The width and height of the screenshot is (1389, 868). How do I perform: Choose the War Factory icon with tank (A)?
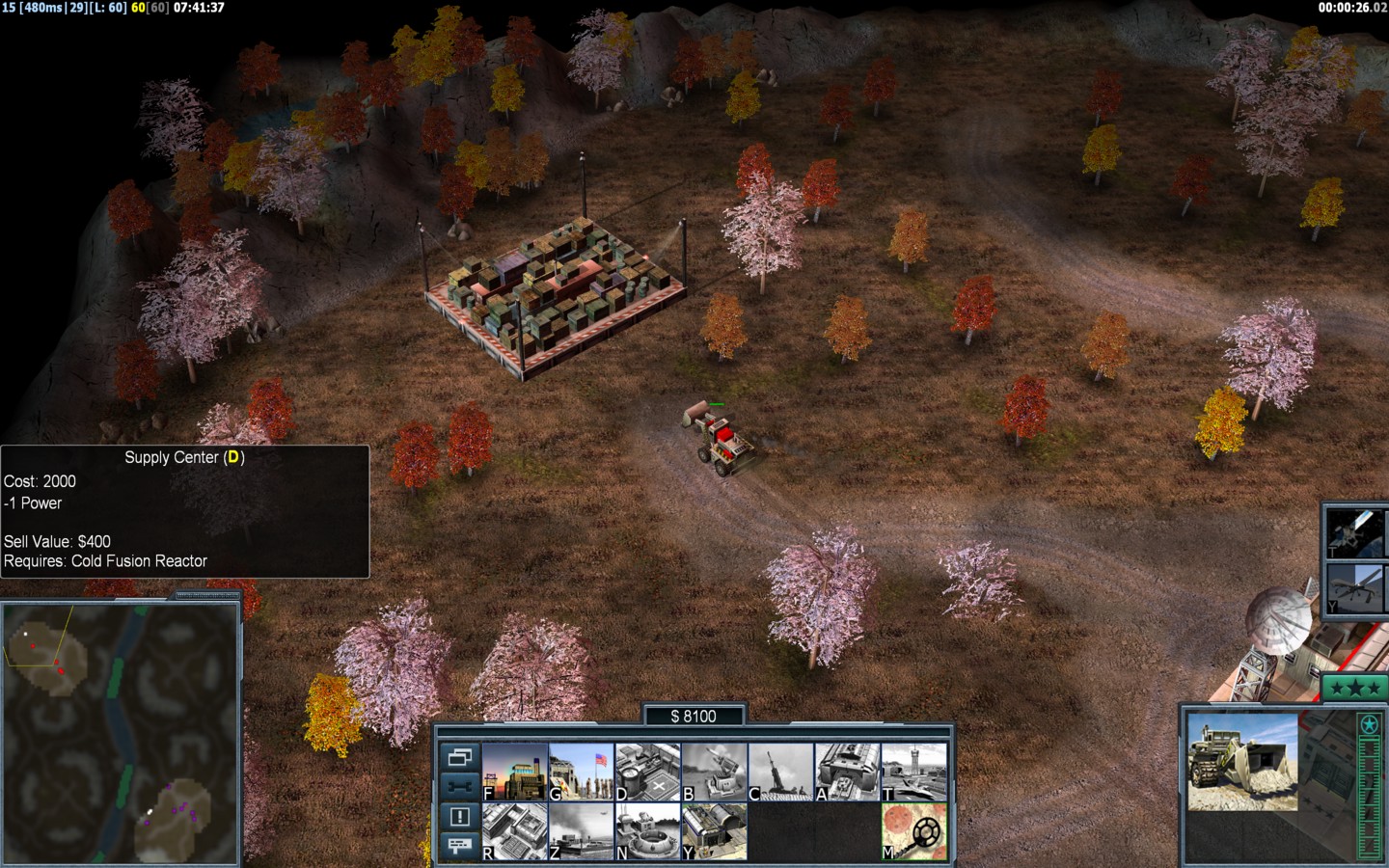(848, 772)
